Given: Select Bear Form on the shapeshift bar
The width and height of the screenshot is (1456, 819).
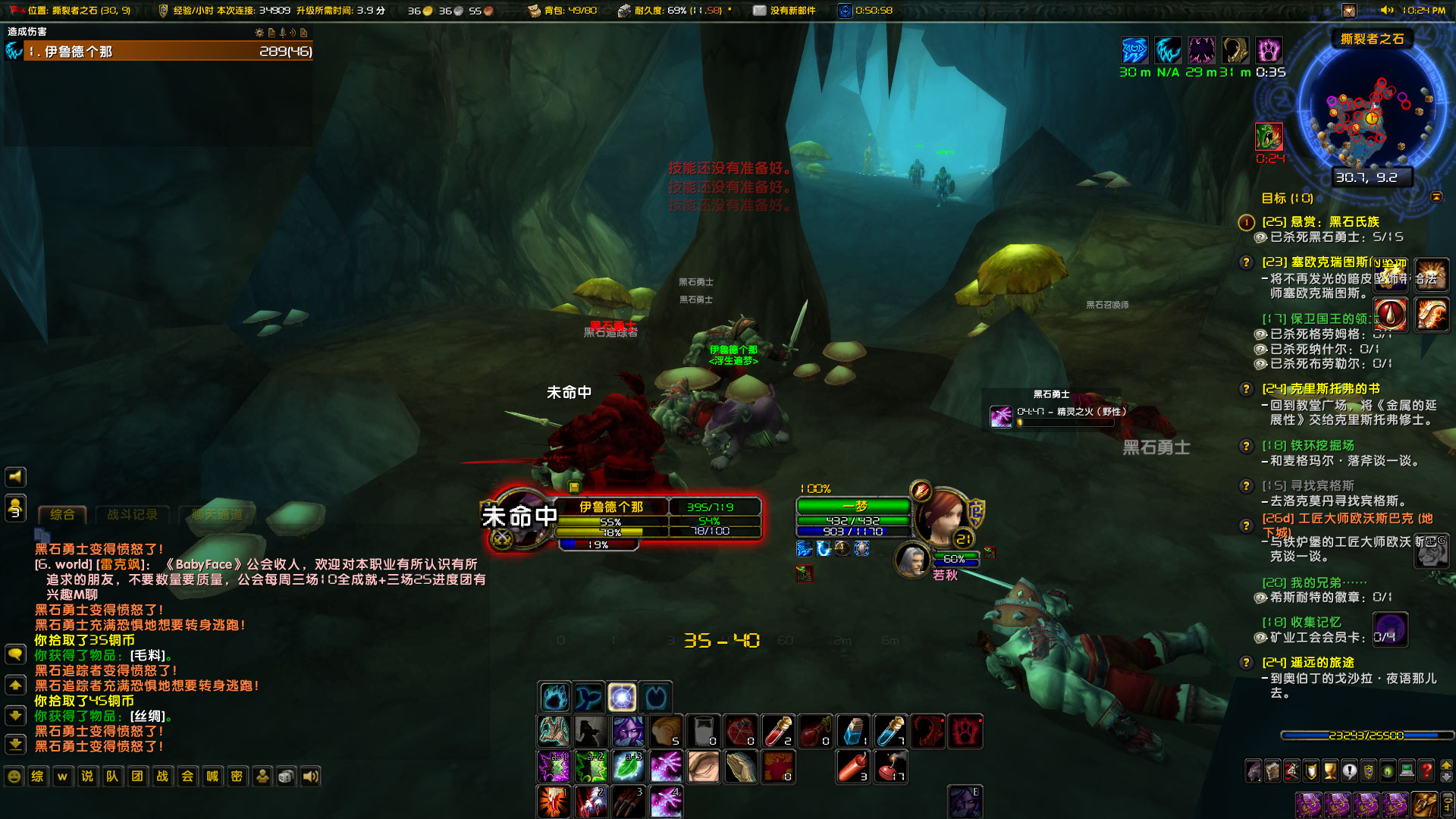Looking at the screenshot, I should [554, 696].
